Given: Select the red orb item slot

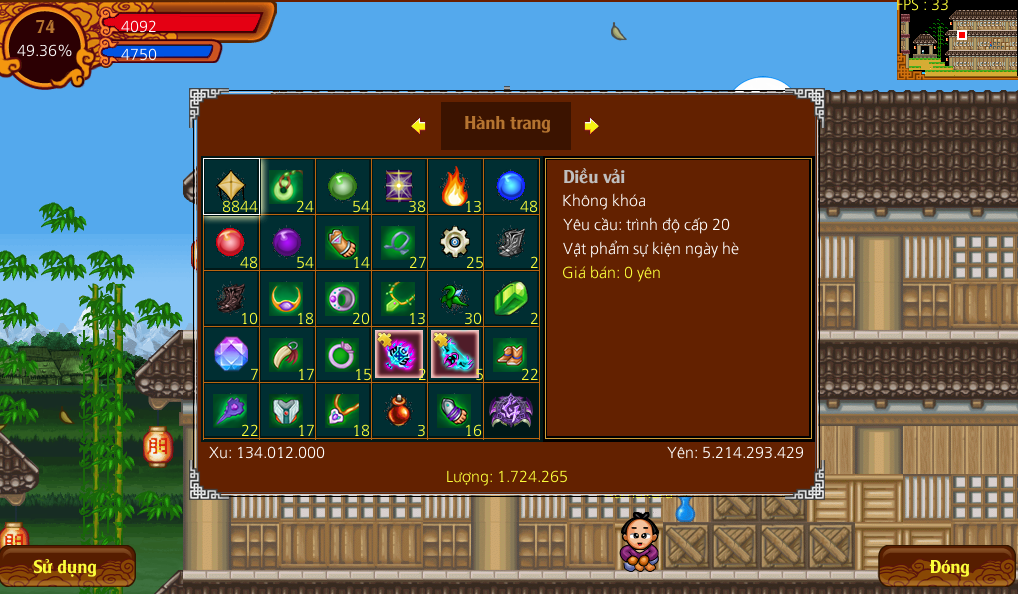Looking at the screenshot, I should point(231,243).
